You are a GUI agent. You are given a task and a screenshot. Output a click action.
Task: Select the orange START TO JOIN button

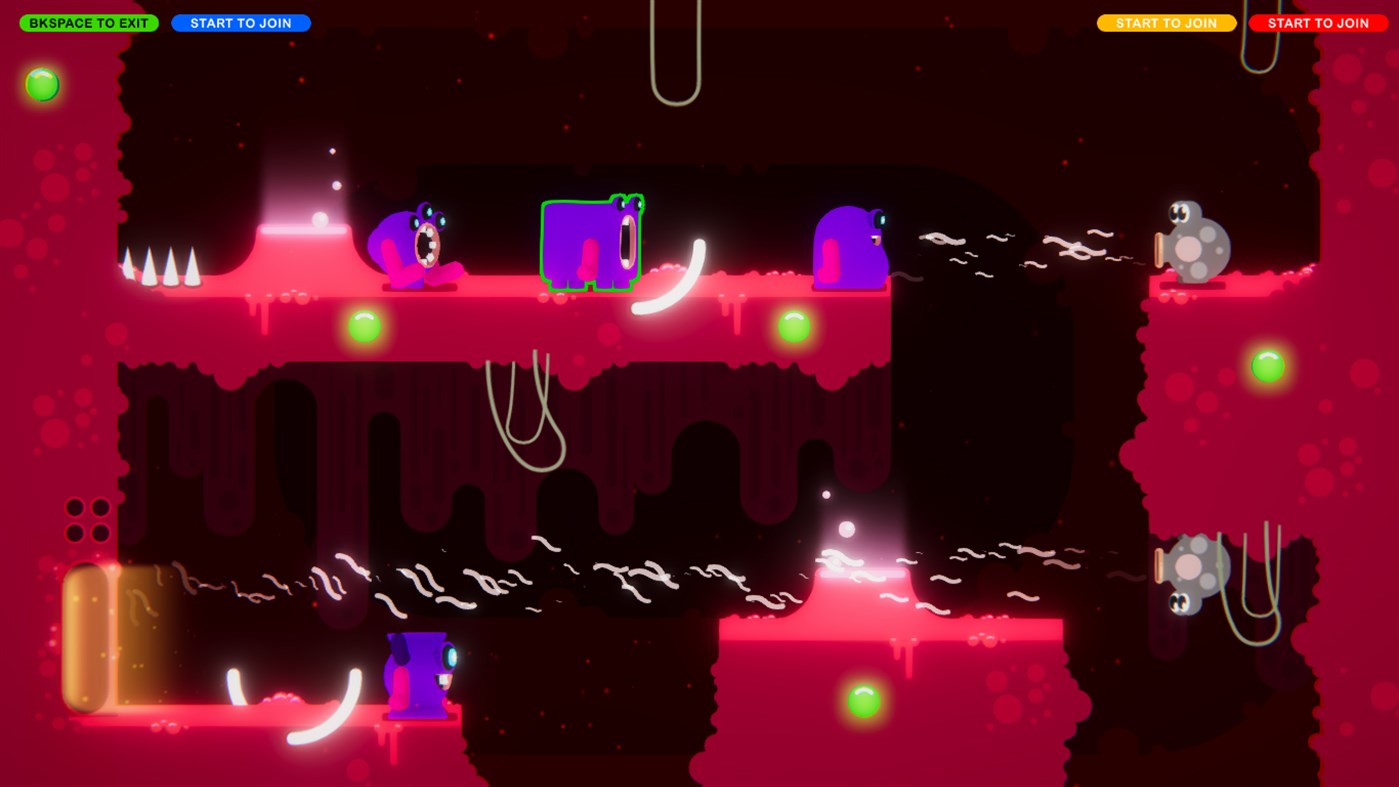click(1165, 21)
